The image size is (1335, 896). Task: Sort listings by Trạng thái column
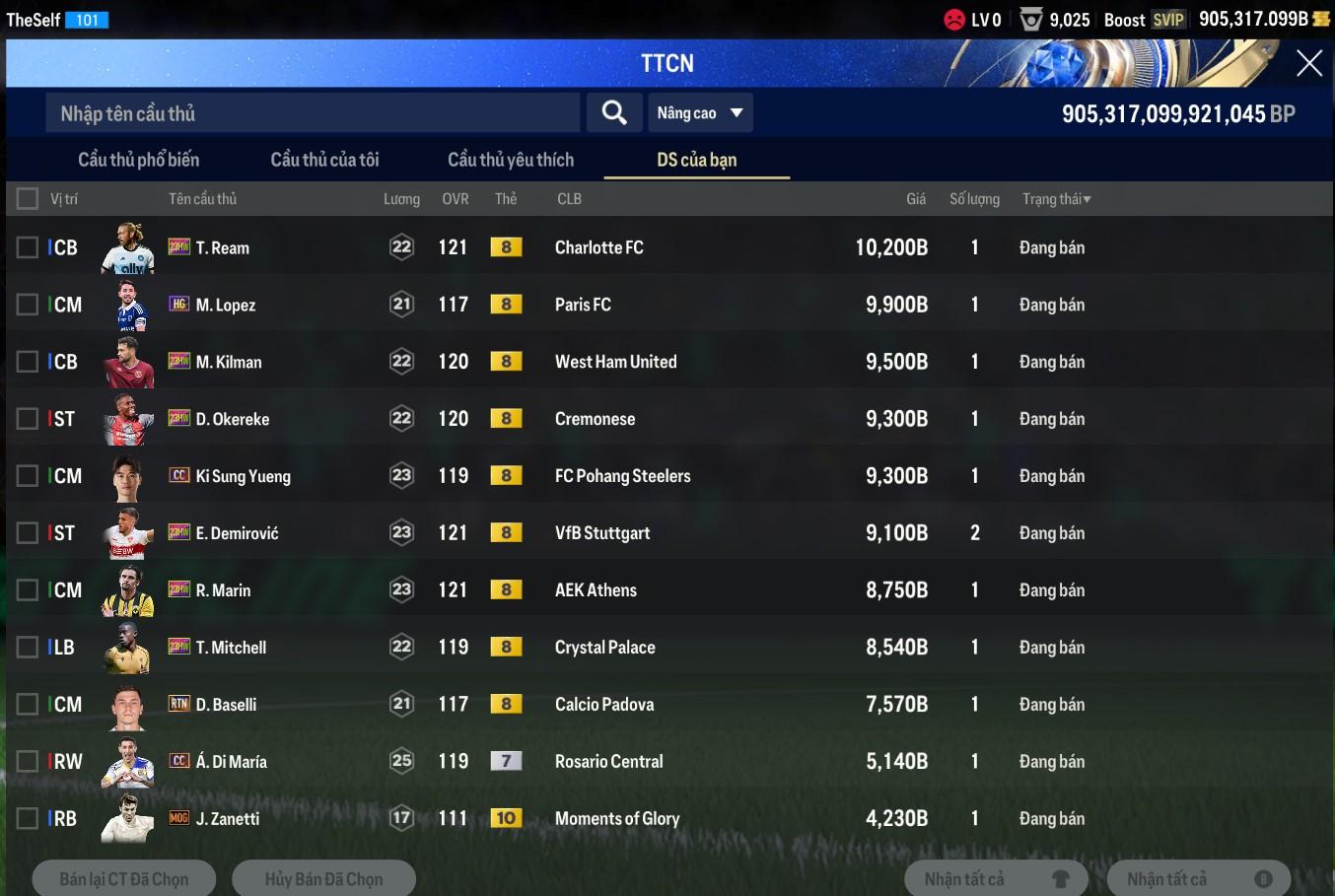[1056, 199]
